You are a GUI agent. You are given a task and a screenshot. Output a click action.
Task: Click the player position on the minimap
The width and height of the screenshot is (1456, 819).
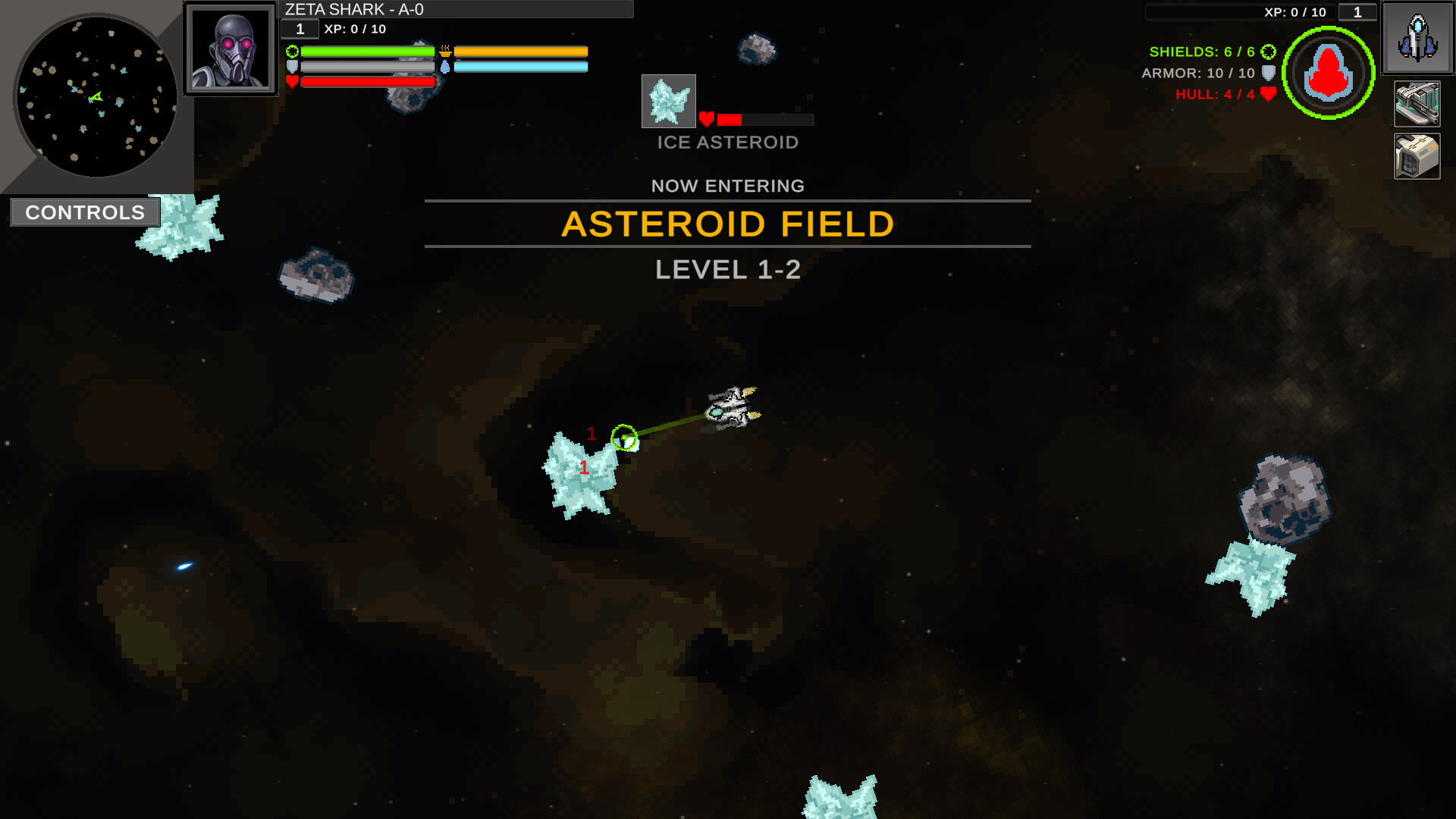(x=96, y=96)
